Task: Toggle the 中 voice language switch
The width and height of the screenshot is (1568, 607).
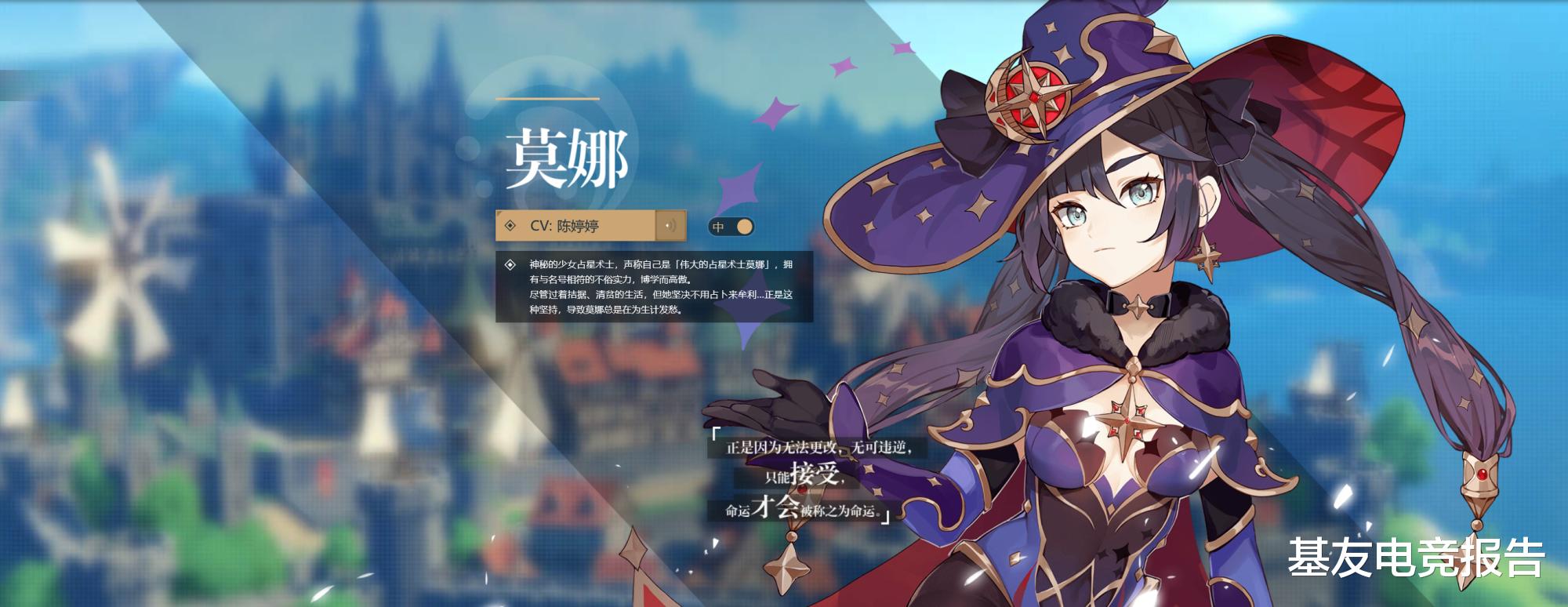Action: pyautogui.click(x=733, y=226)
